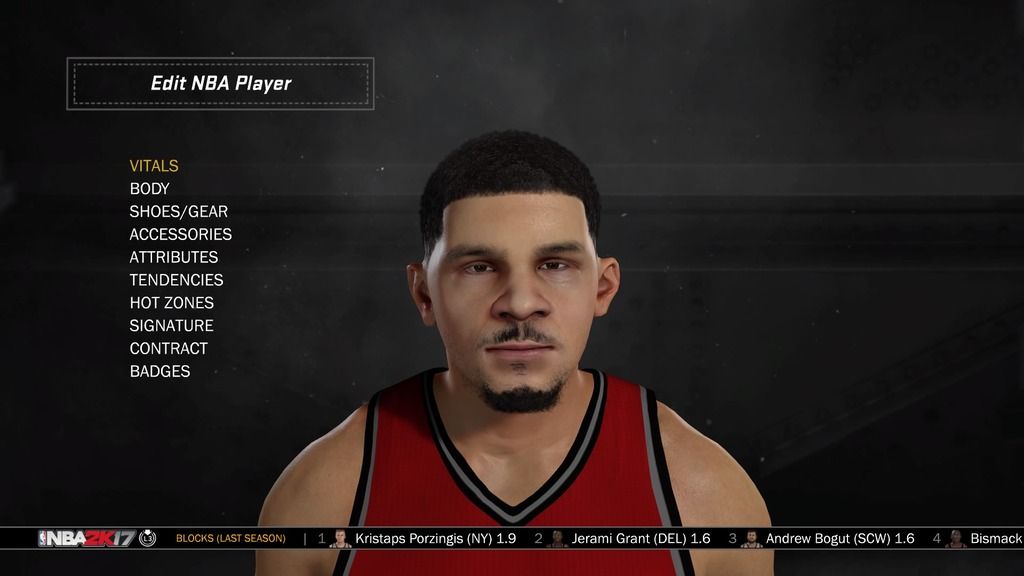1024x576 pixels.
Task: Choose the CONTRACT menu item
Action: point(169,349)
